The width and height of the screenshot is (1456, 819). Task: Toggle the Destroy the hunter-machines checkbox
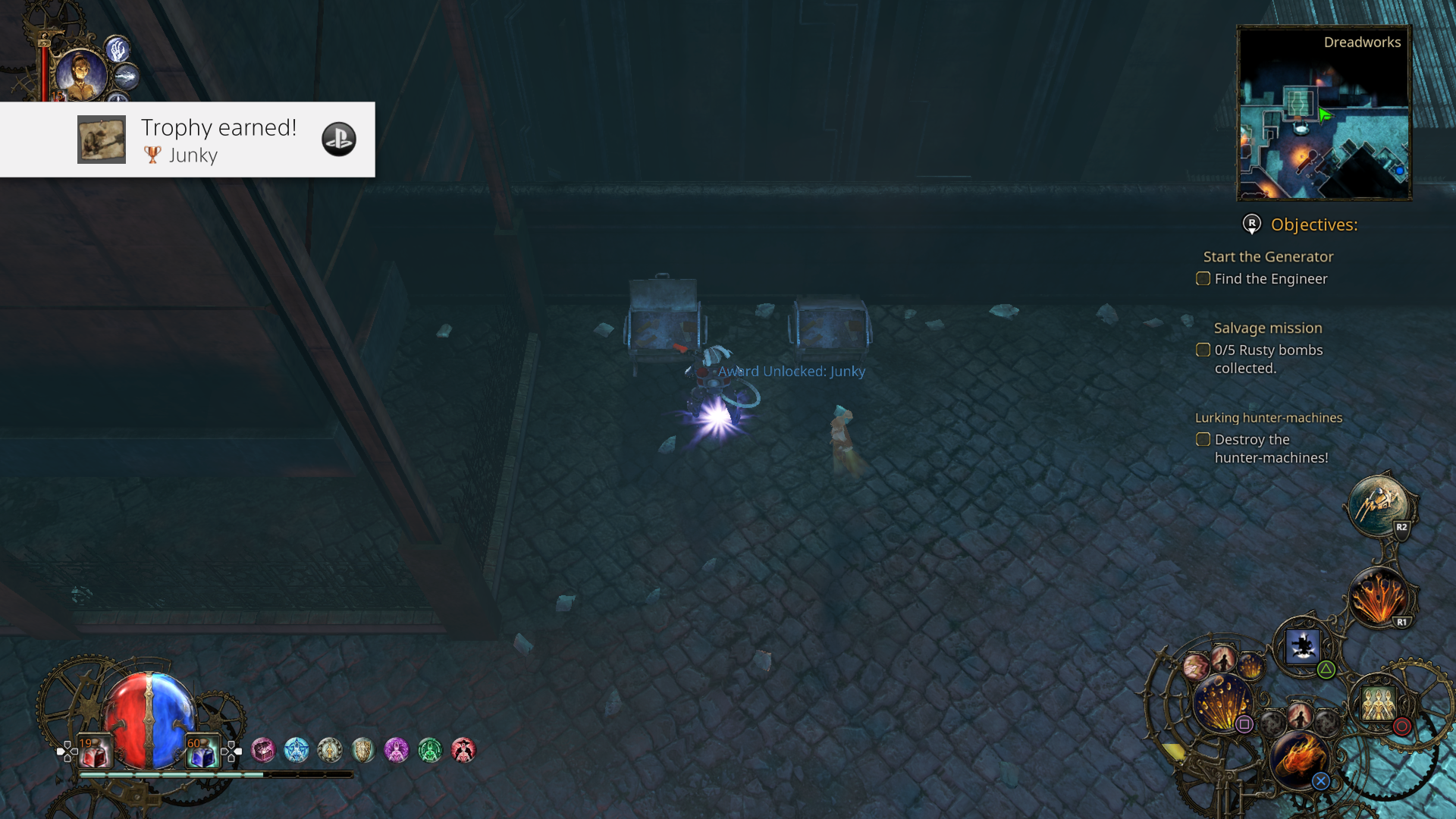[1203, 439]
